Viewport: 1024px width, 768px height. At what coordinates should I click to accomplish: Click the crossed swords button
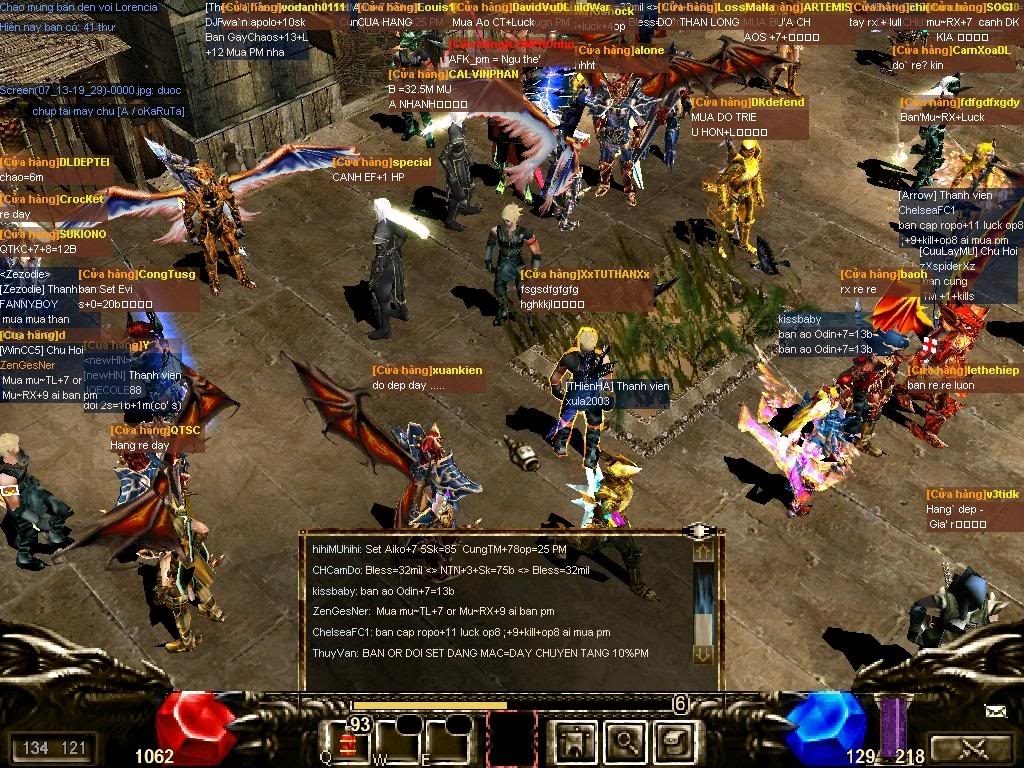[970, 747]
